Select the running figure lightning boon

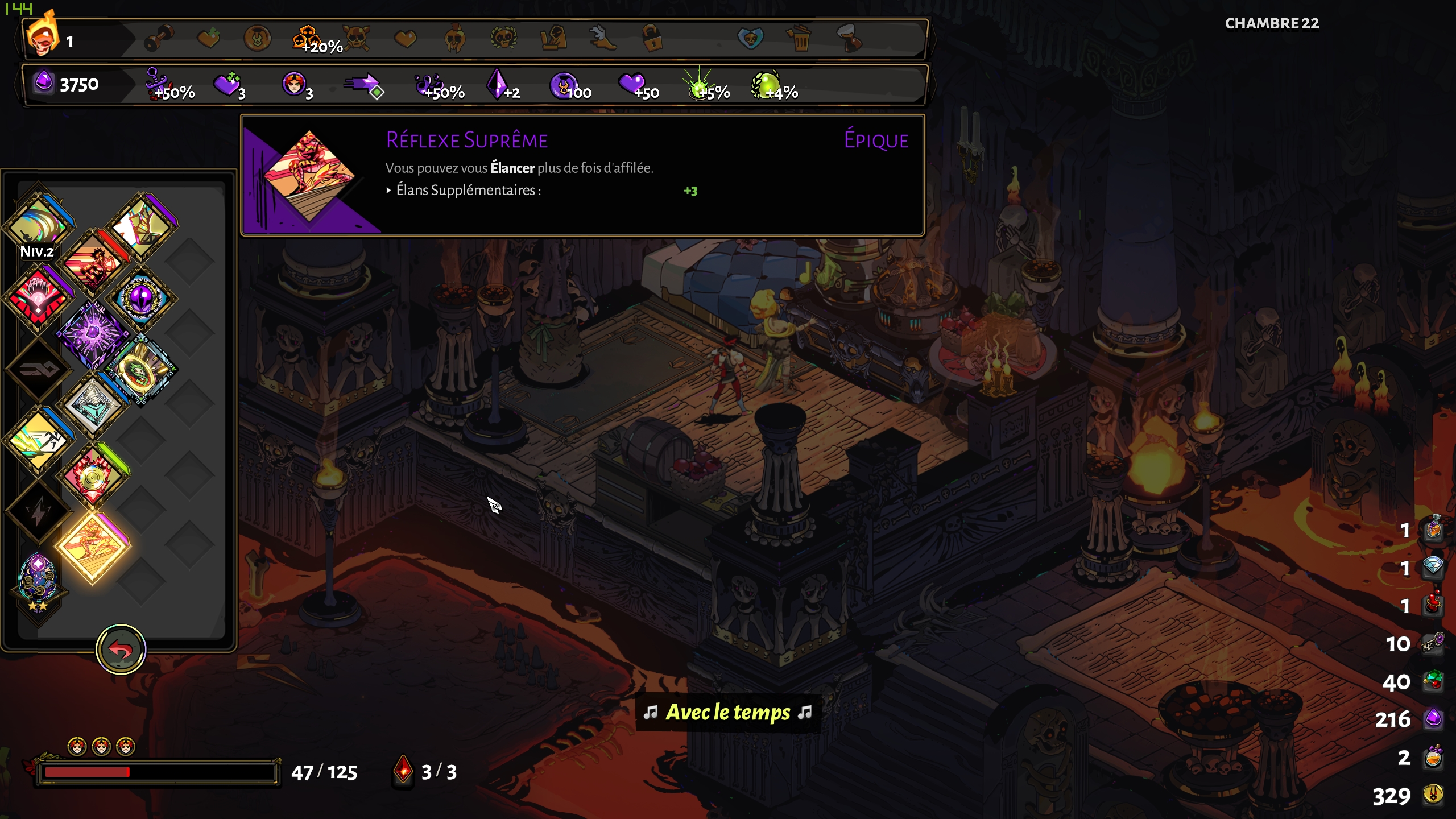(x=38, y=441)
